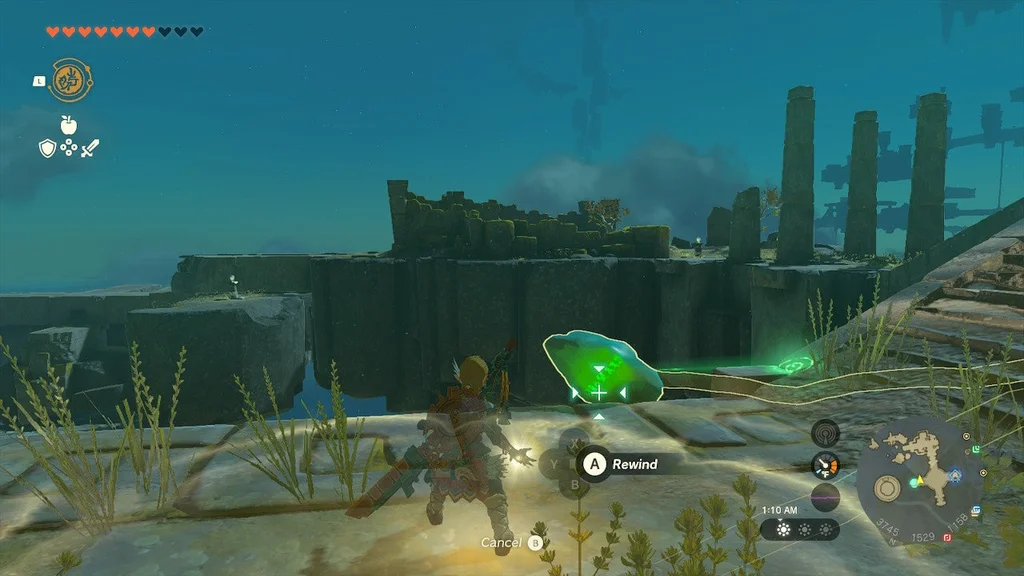
Task: Click the red shrine marker on minimap edge
Action: [946, 537]
